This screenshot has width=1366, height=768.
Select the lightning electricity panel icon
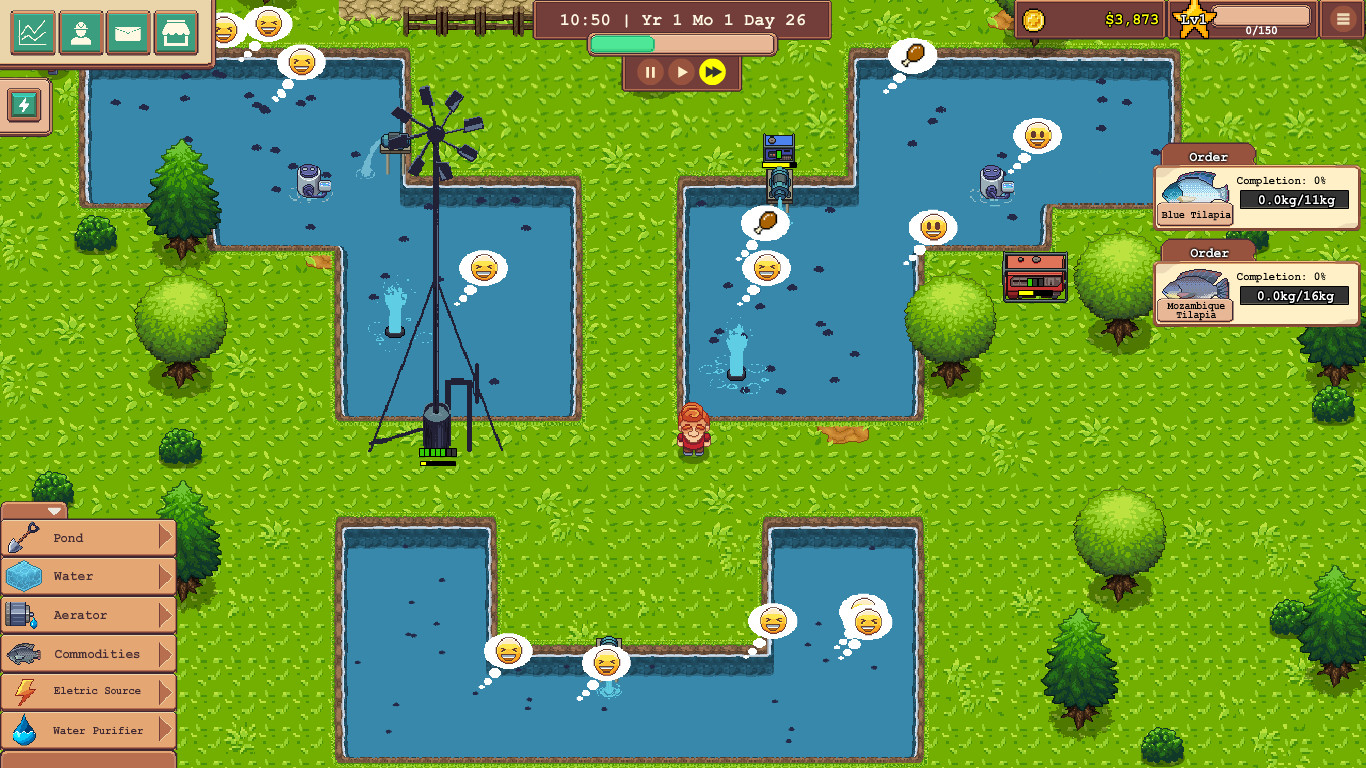(x=22, y=105)
